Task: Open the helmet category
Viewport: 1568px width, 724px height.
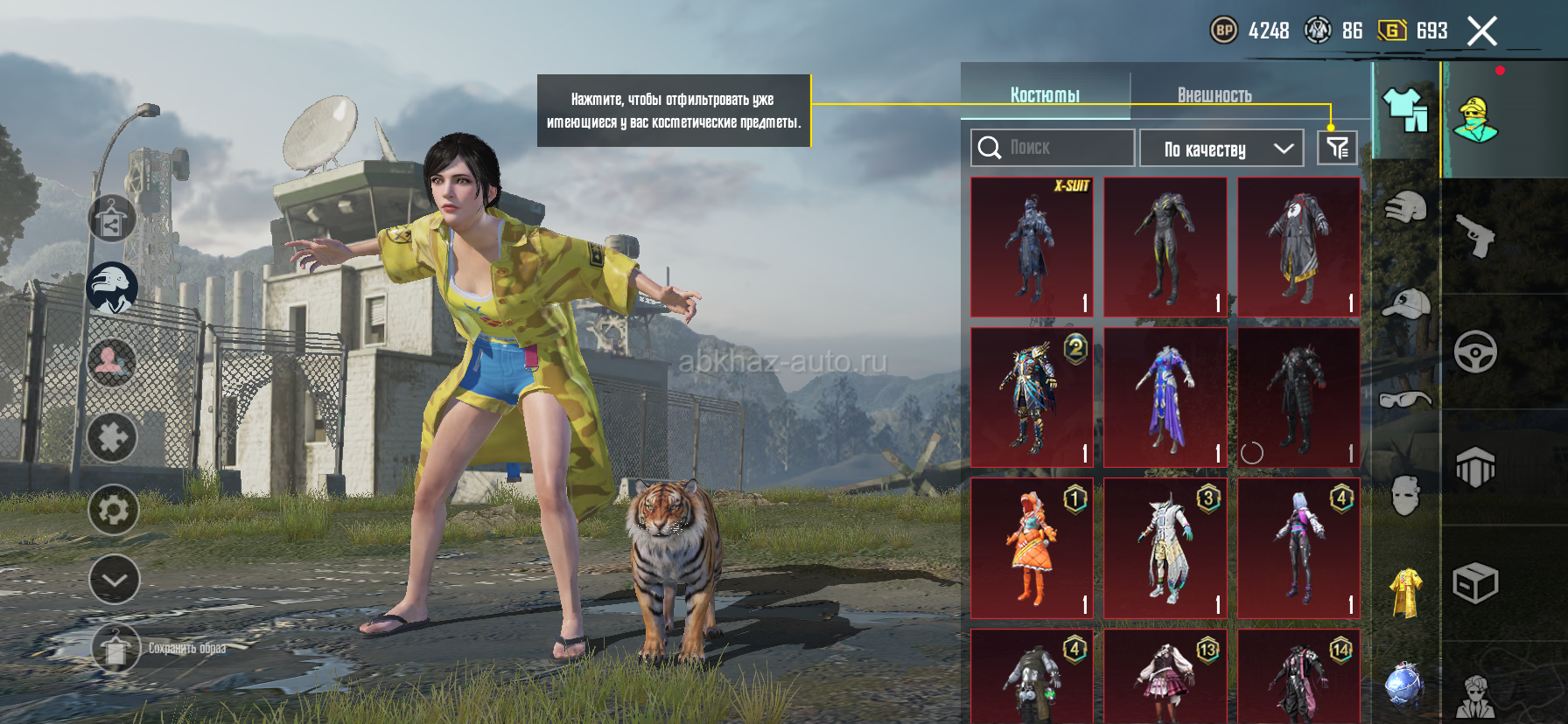Action: tap(1405, 208)
